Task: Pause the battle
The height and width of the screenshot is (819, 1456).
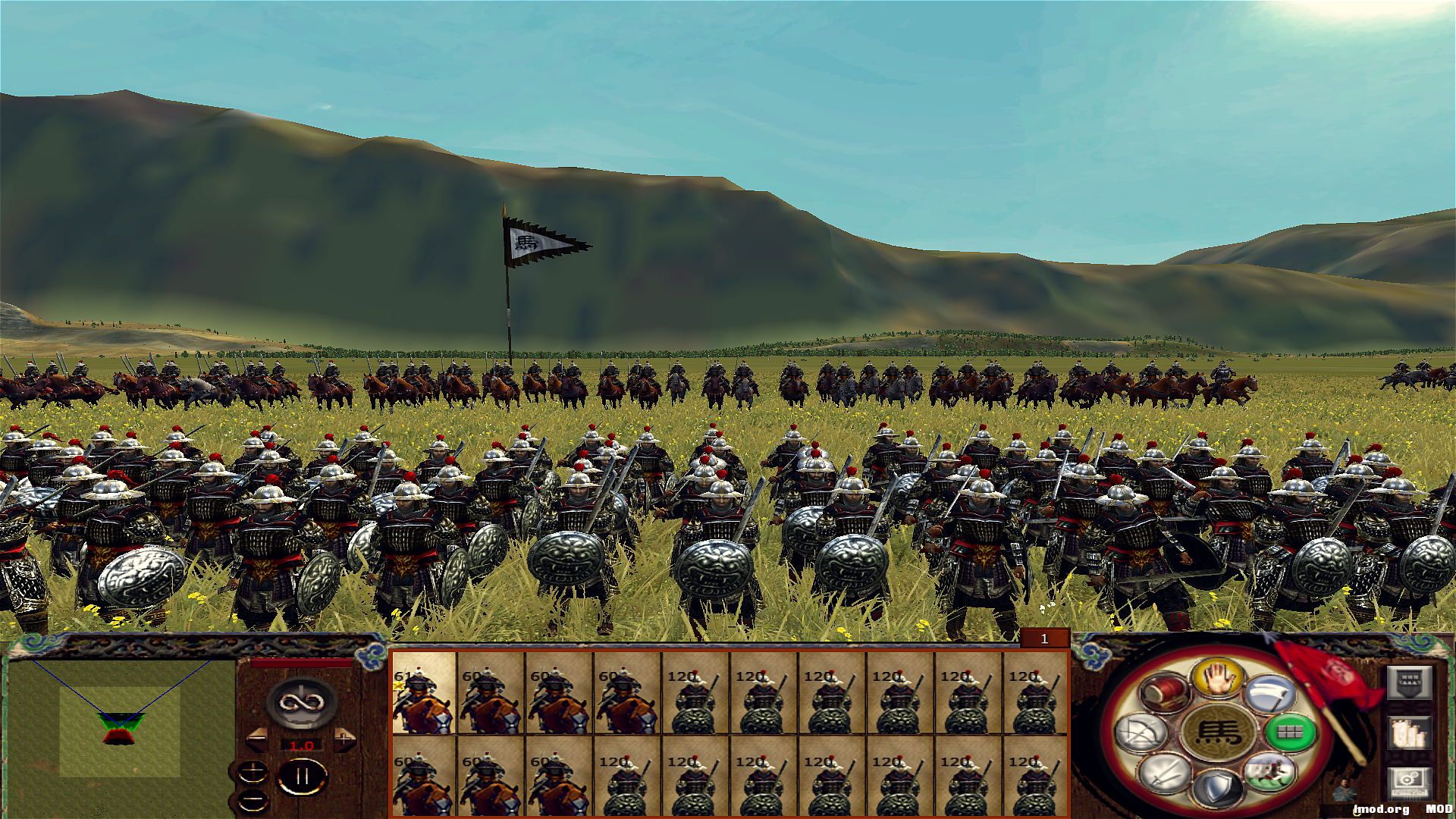Action: point(301,776)
